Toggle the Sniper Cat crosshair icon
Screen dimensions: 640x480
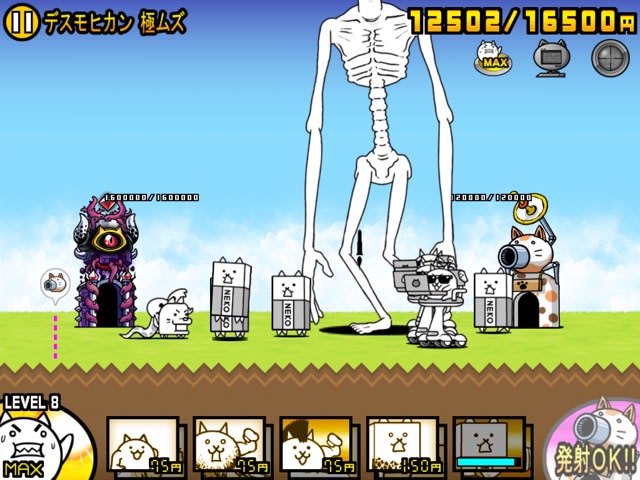point(609,58)
